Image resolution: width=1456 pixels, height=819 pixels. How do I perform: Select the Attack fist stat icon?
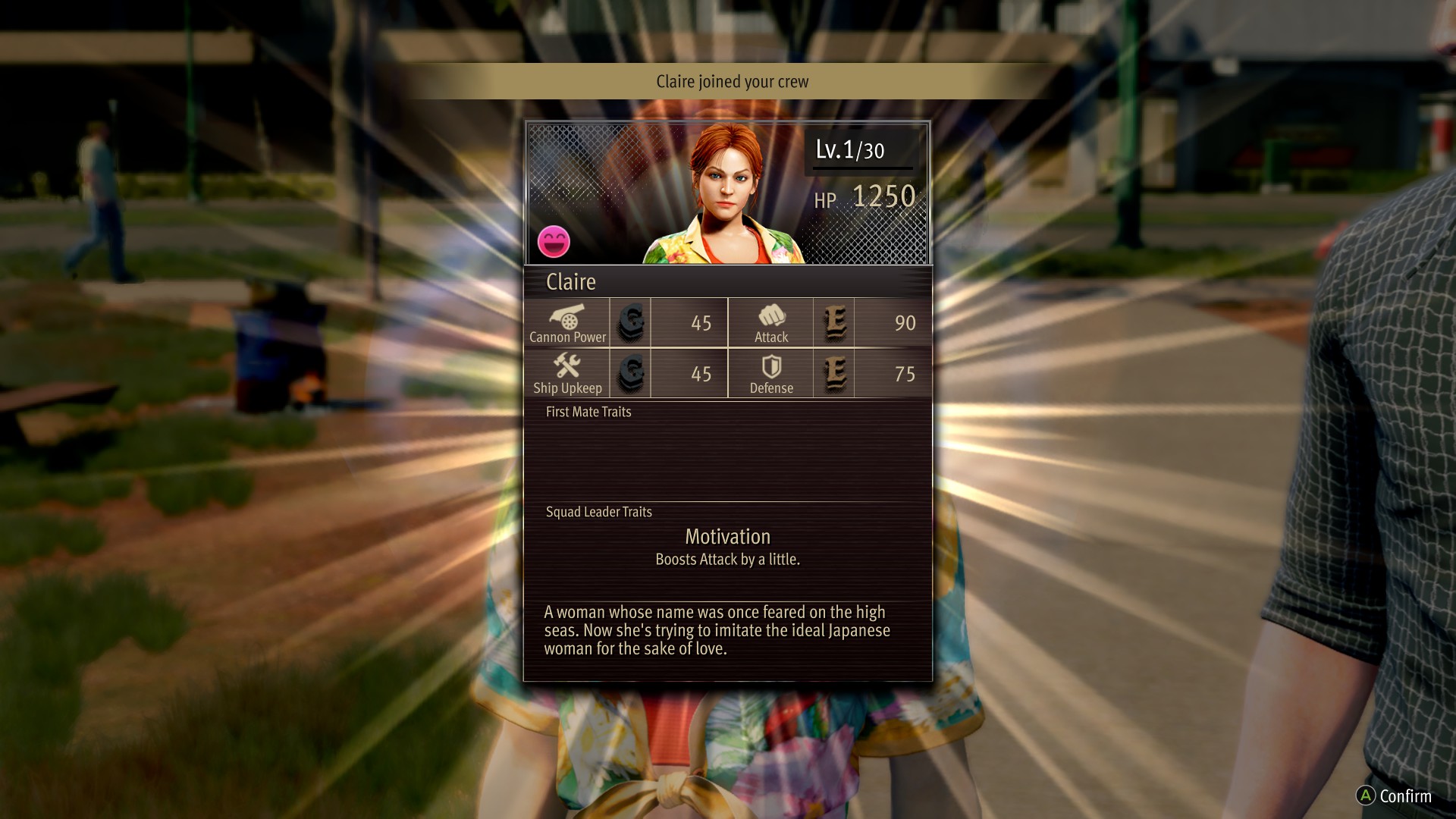point(771,315)
